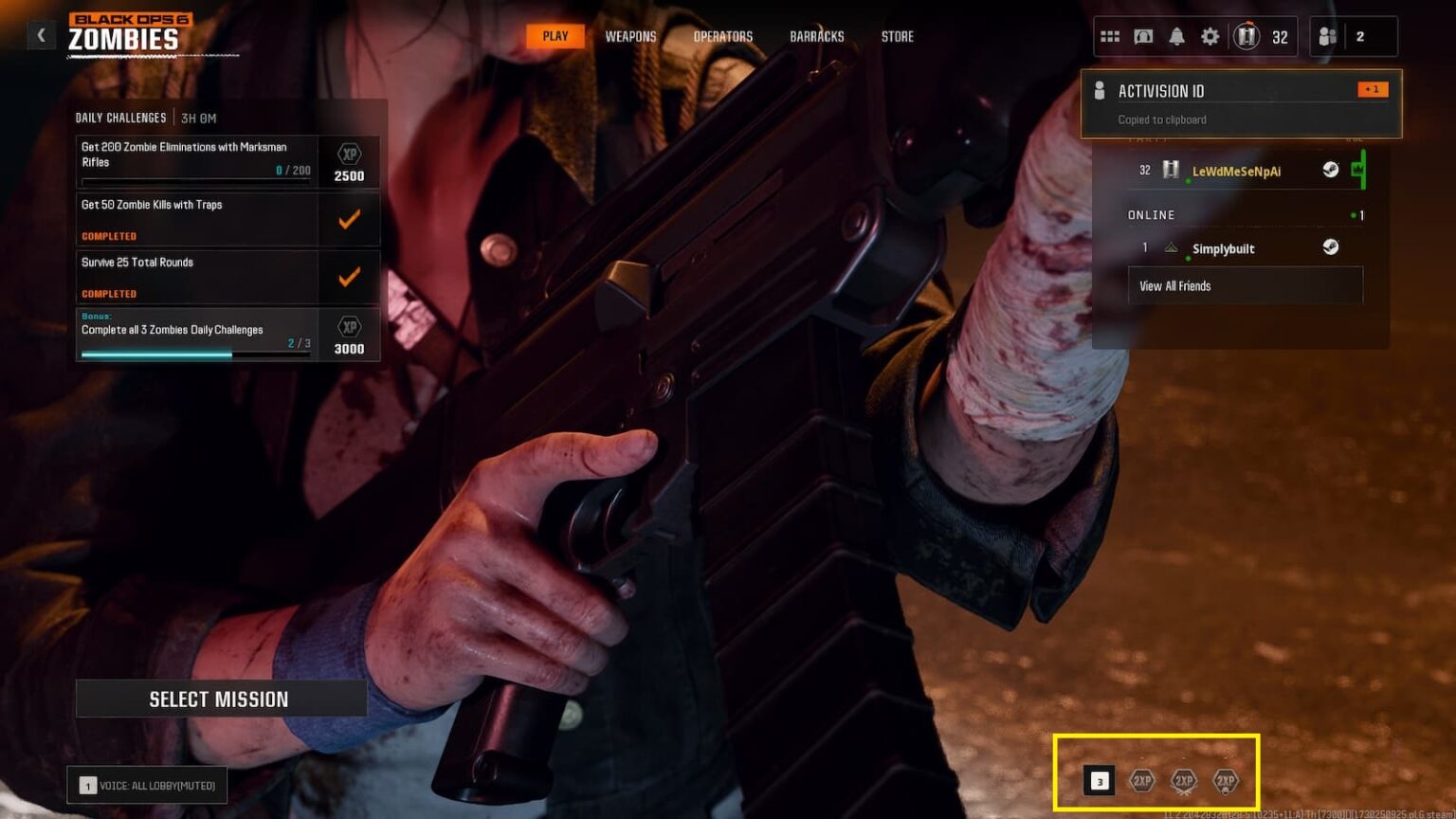This screenshot has height=819, width=1456.
Task: Open settings with the gear icon
Action: 1210,36
